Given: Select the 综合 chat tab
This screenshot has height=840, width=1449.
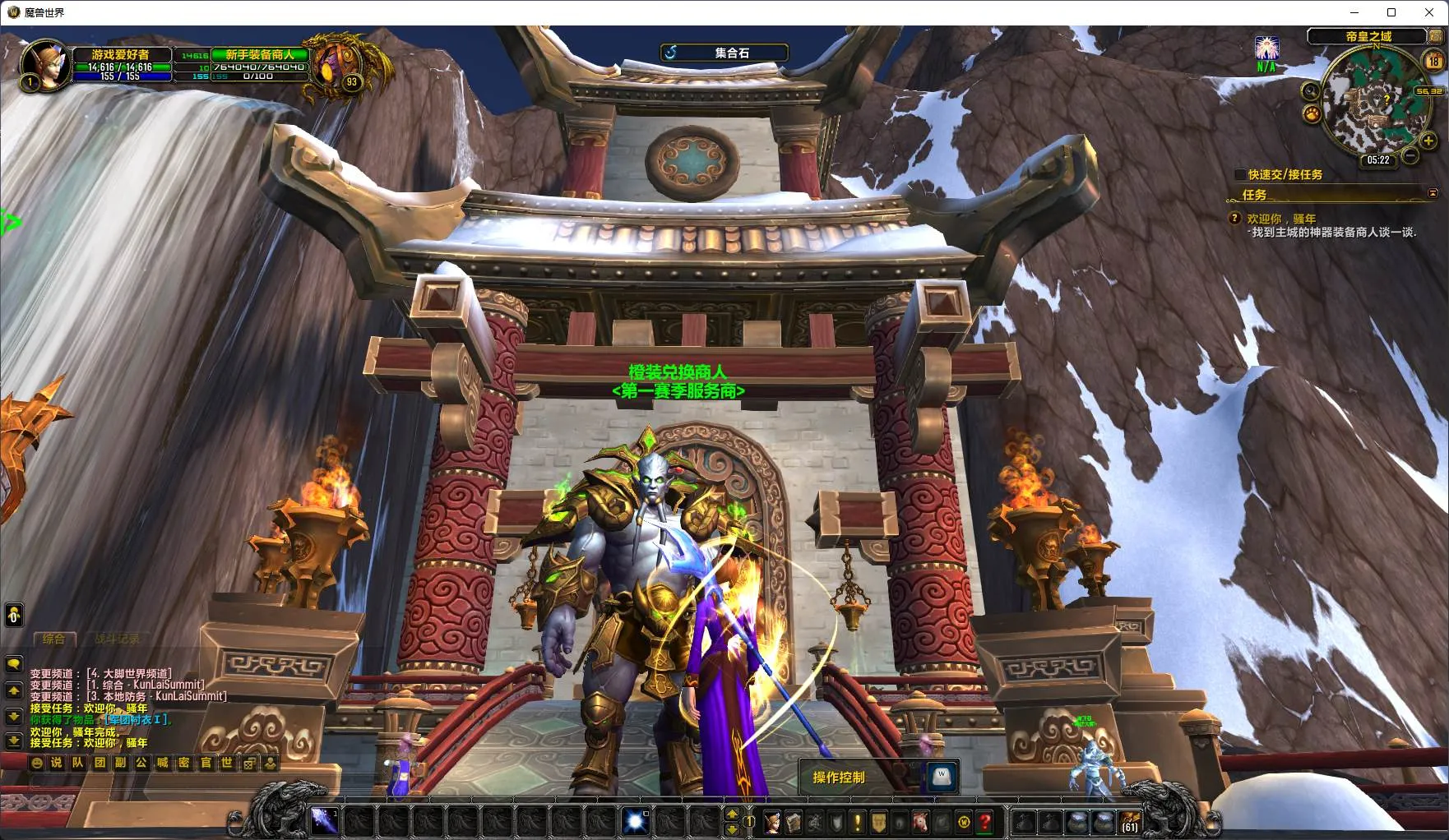Looking at the screenshot, I should (x=53, y=639).
